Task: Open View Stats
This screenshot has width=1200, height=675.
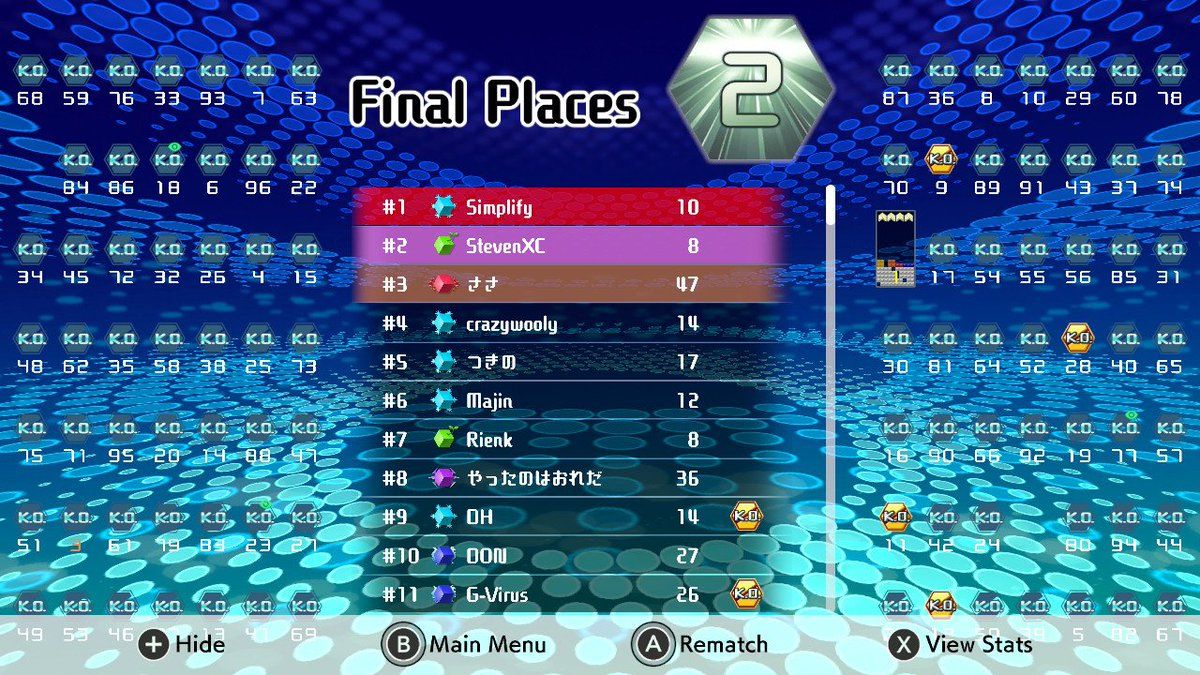Action: tap(960, 645)
